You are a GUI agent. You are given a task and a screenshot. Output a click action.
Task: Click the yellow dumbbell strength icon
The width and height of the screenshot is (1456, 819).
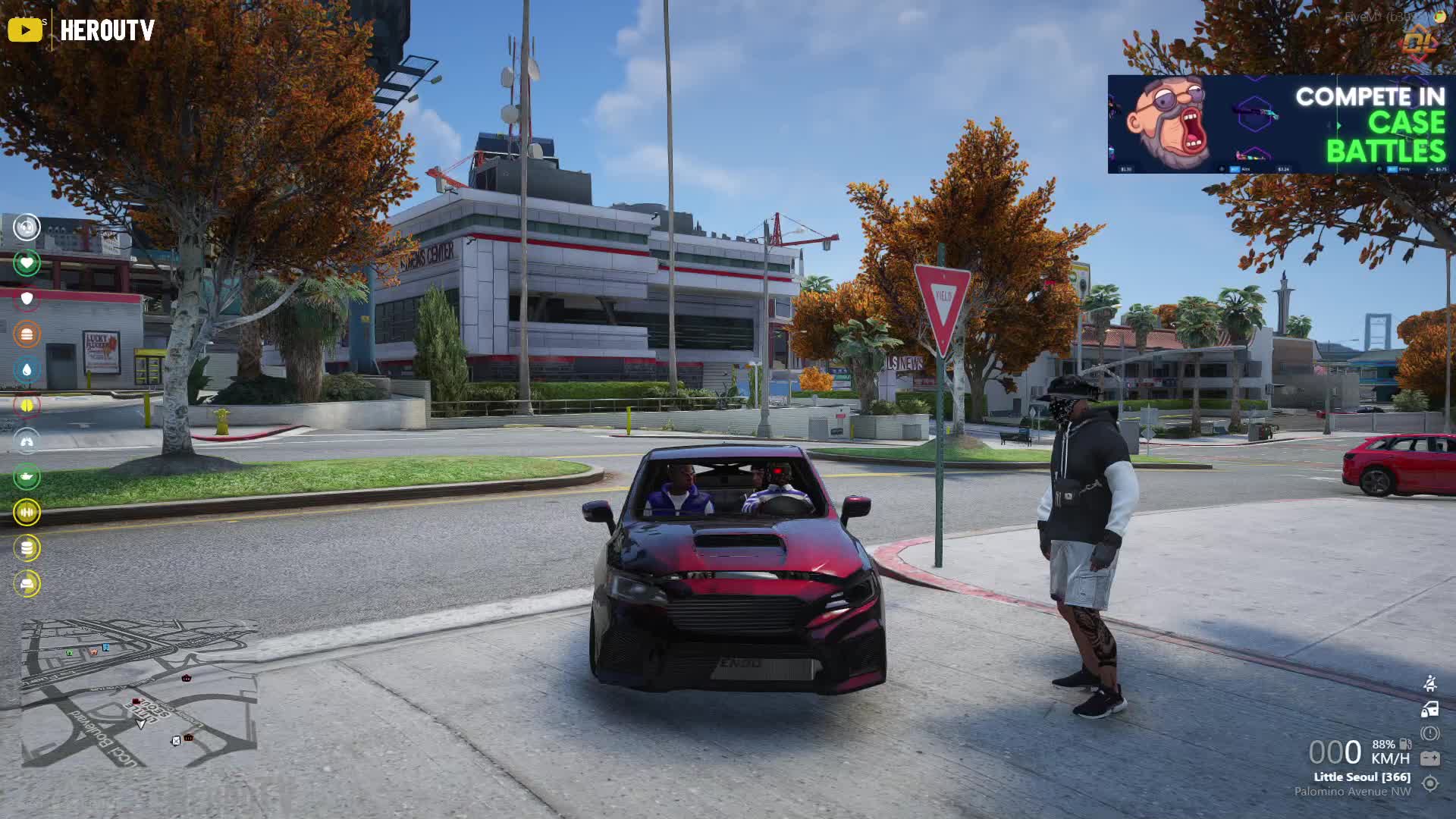pos(27,513)
